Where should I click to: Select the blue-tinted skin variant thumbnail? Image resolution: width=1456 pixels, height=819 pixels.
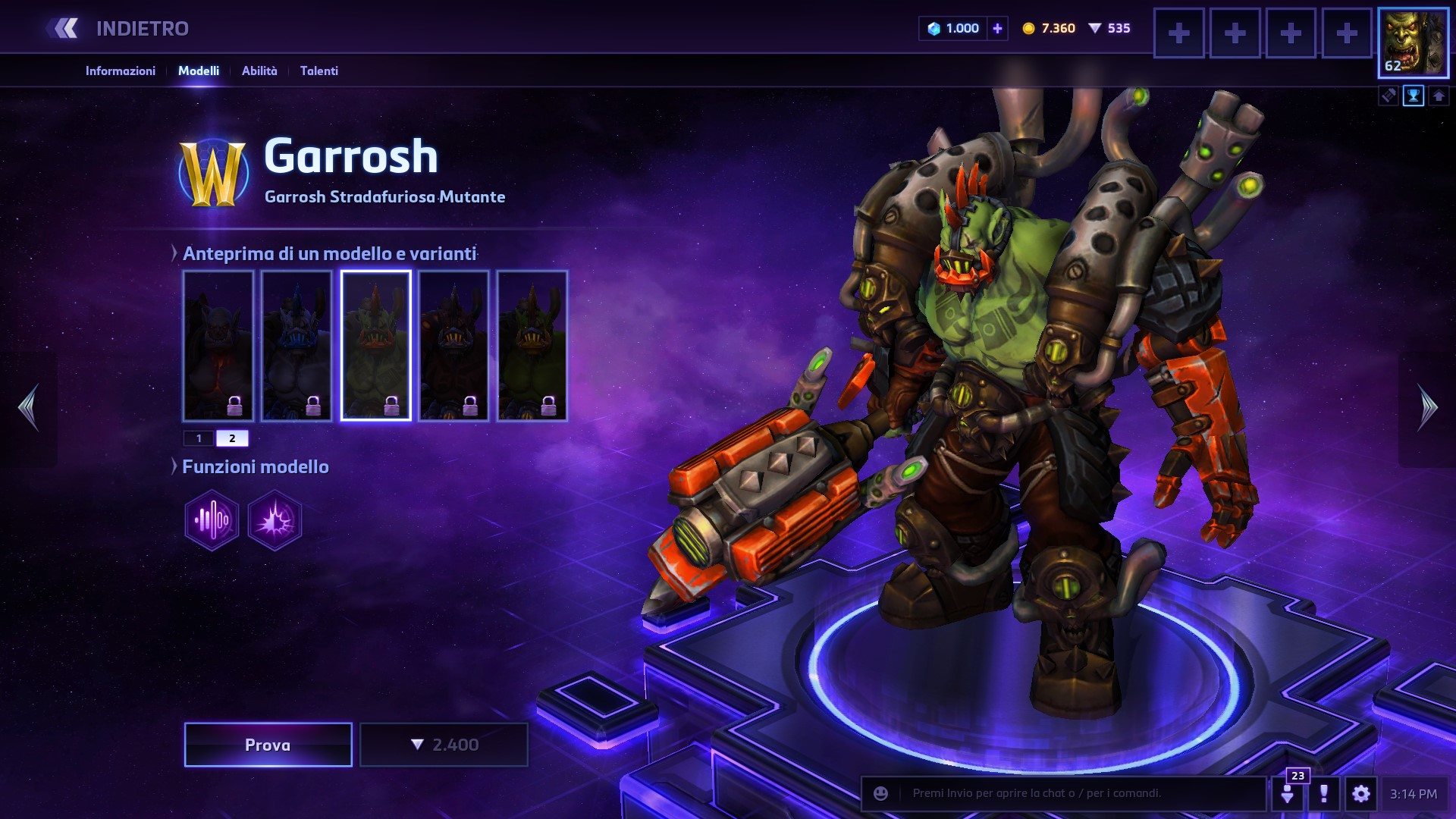[297, 345]
